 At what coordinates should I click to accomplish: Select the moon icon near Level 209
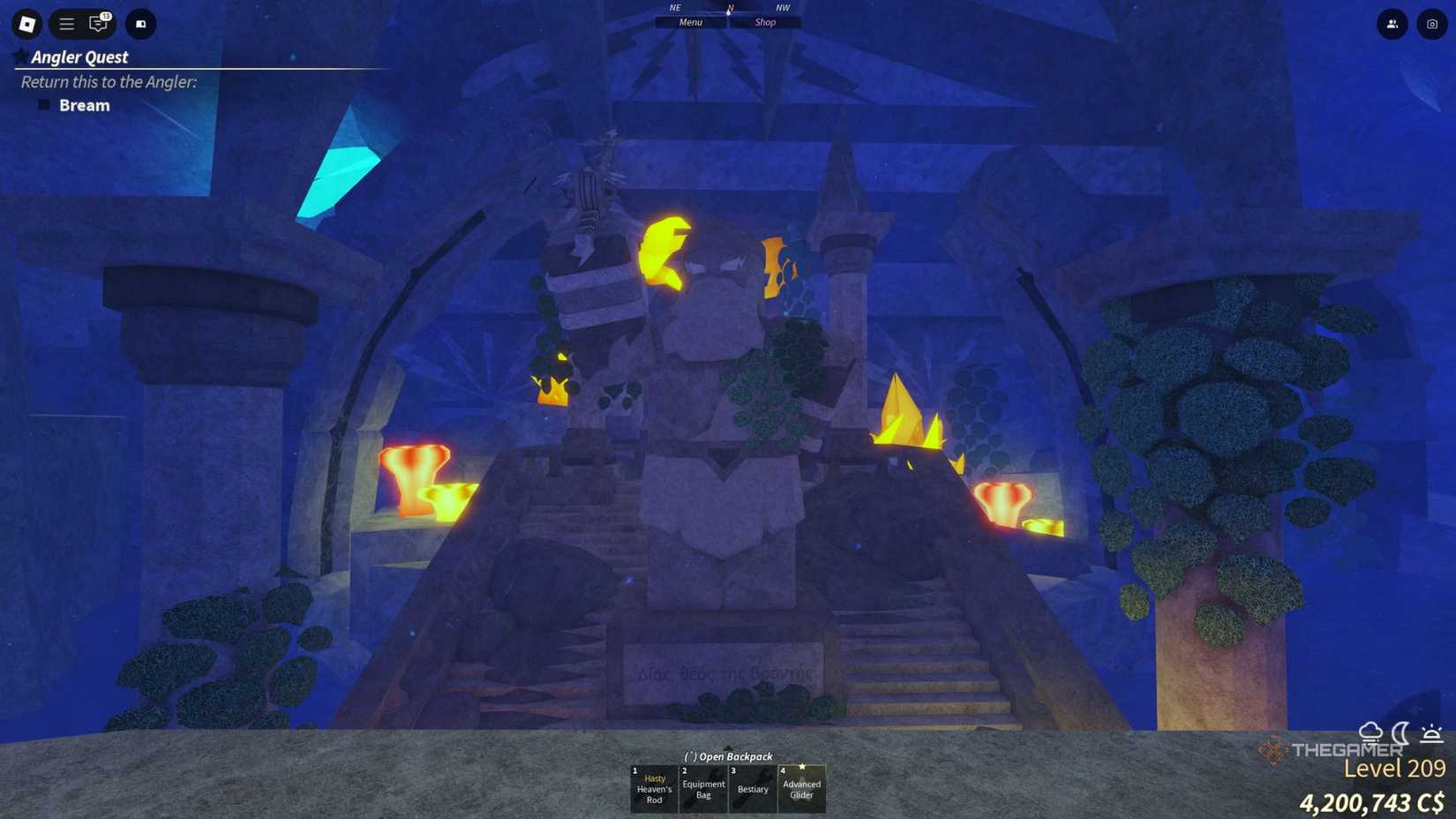(x=1399, y=732)
